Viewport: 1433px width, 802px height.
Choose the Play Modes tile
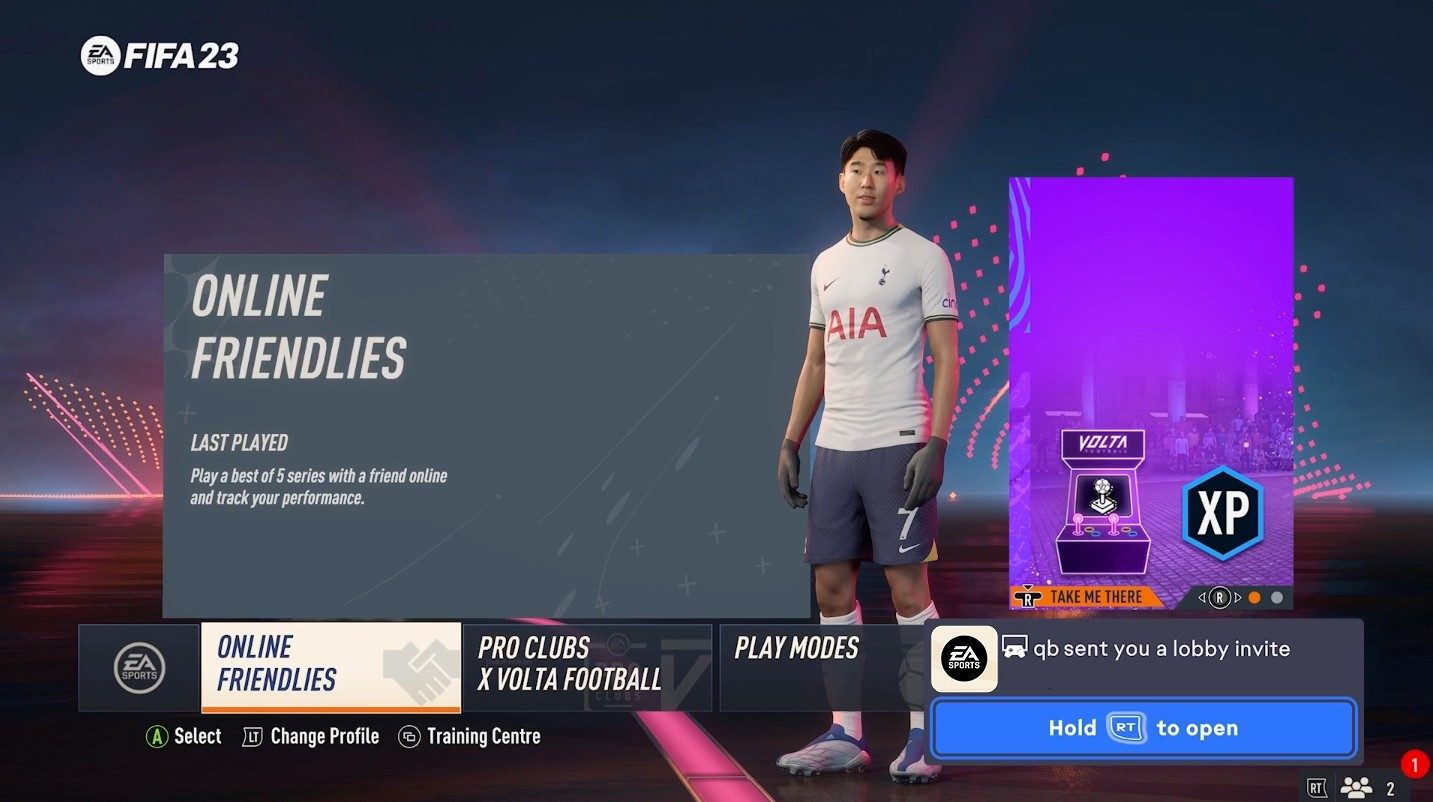[820, 666]
